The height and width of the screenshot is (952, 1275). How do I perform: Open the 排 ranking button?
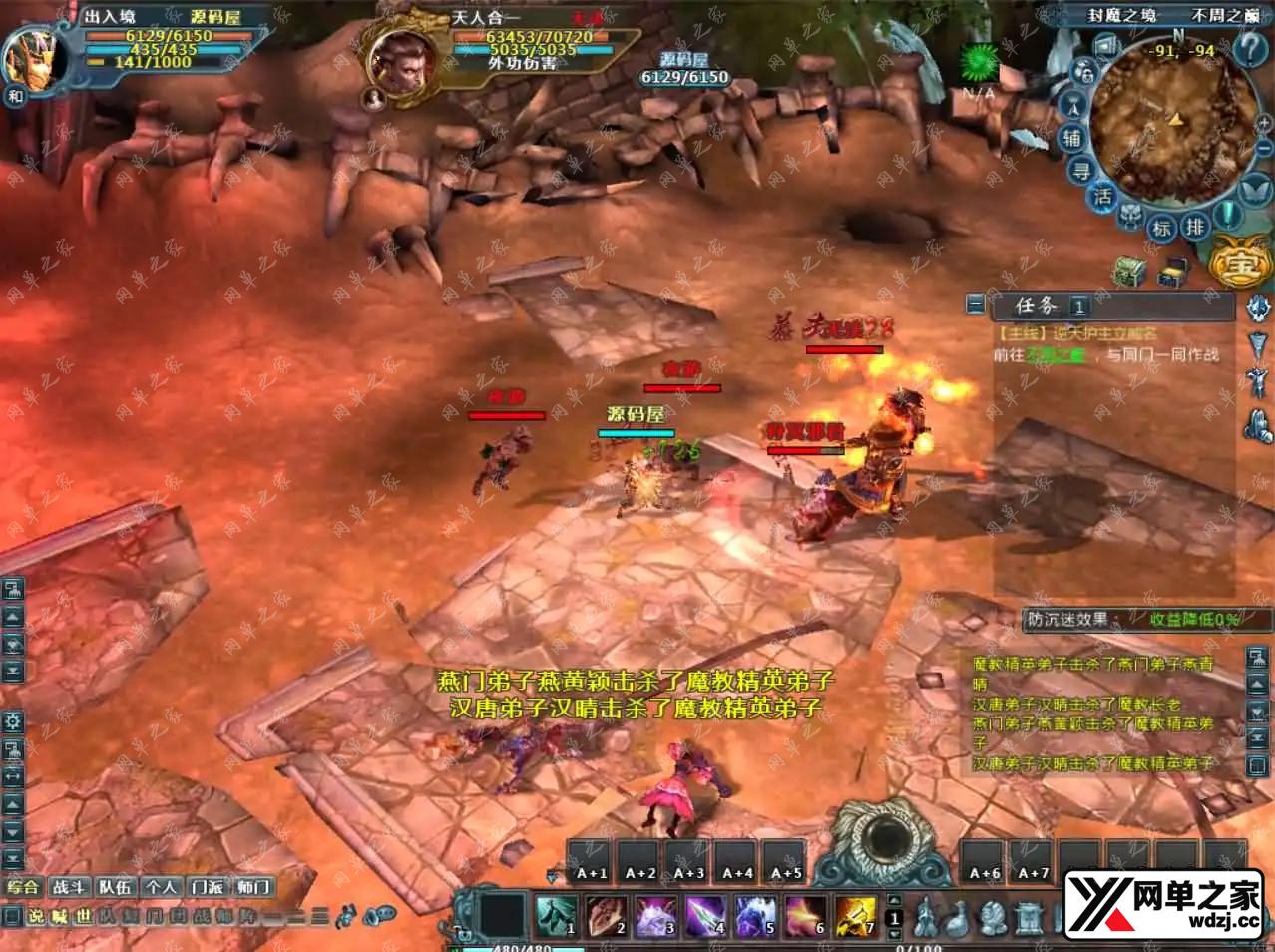click(1194, 227)
